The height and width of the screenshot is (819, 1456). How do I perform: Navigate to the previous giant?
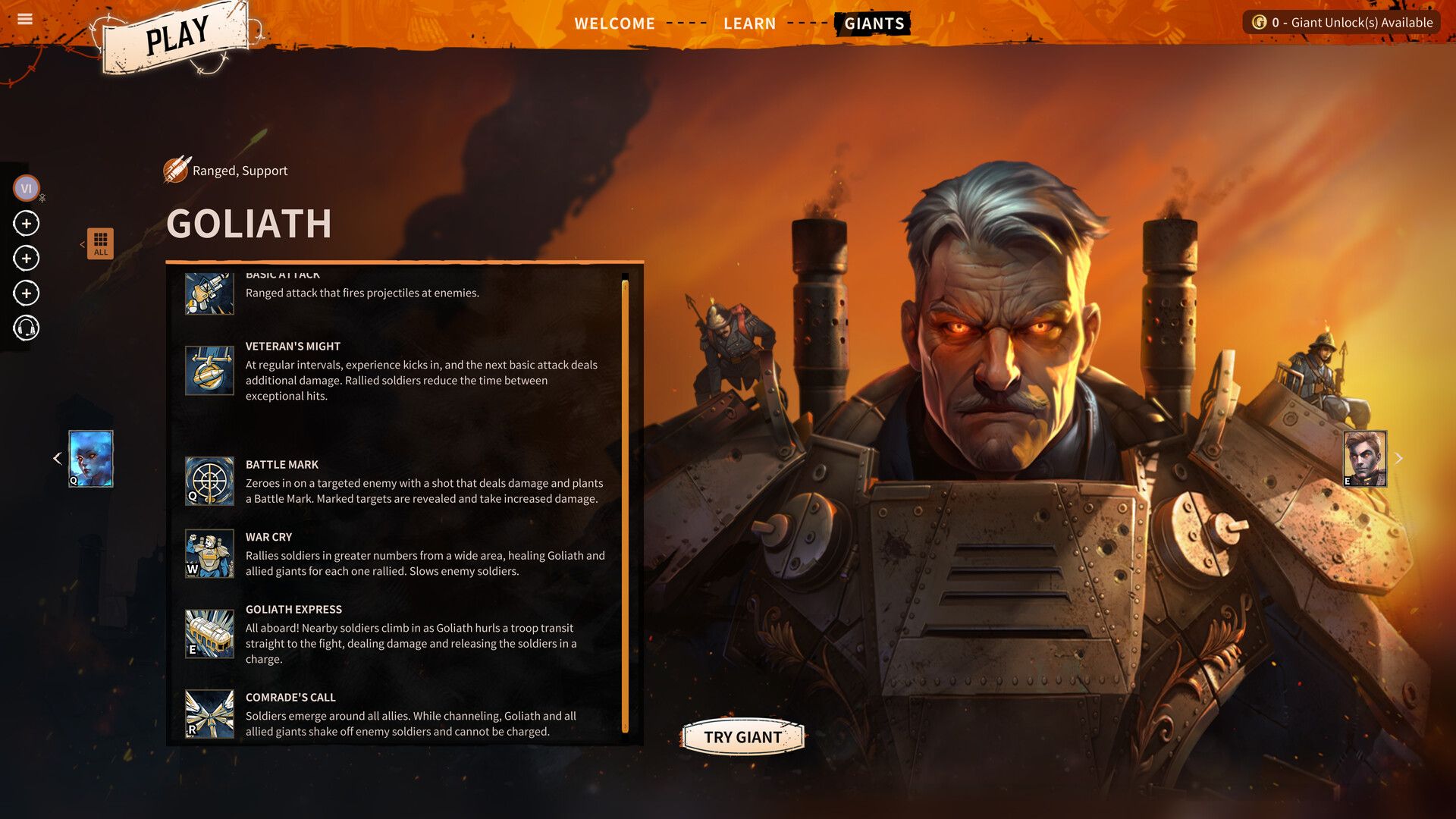point(57,457)
